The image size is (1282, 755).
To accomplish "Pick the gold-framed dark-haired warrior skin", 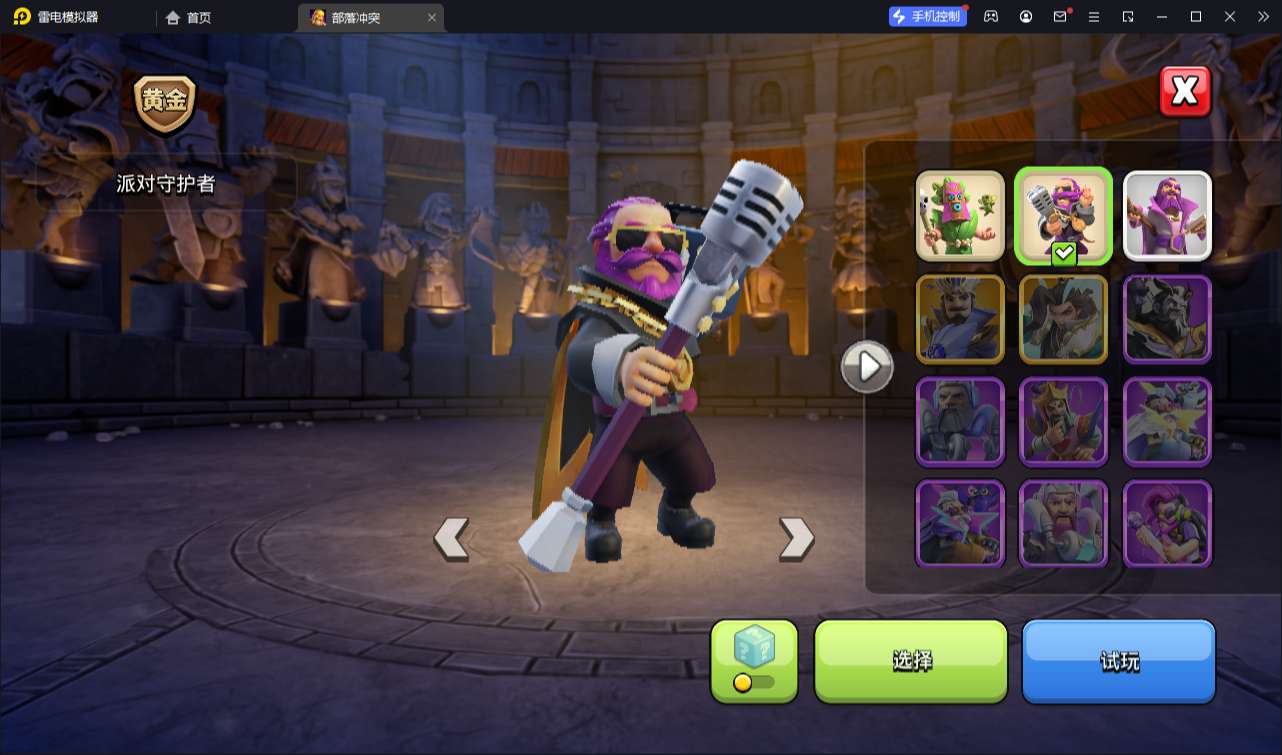I will (1064, 318).
